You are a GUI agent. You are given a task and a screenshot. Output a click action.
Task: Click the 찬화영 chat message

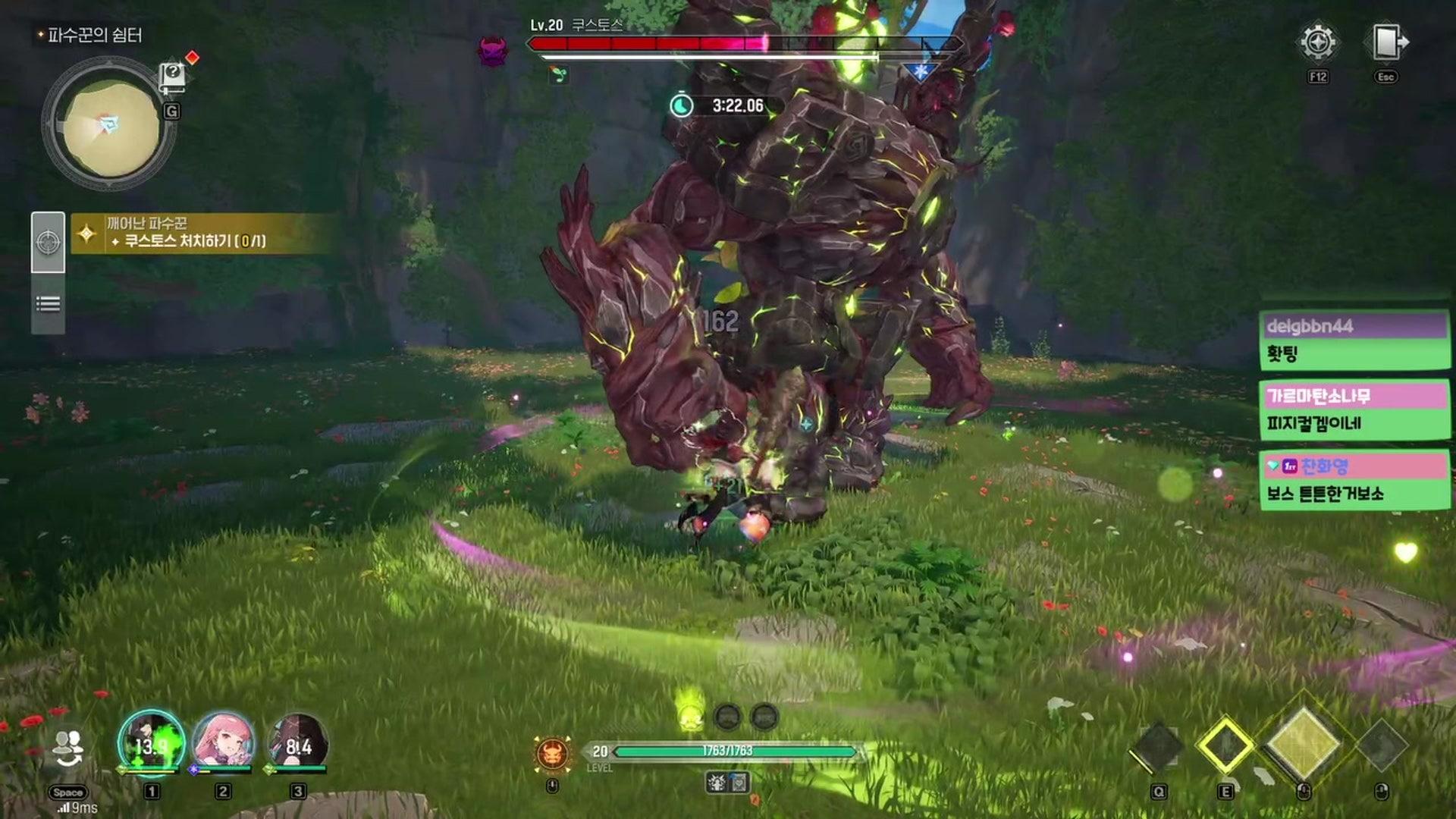[1354, 480]
